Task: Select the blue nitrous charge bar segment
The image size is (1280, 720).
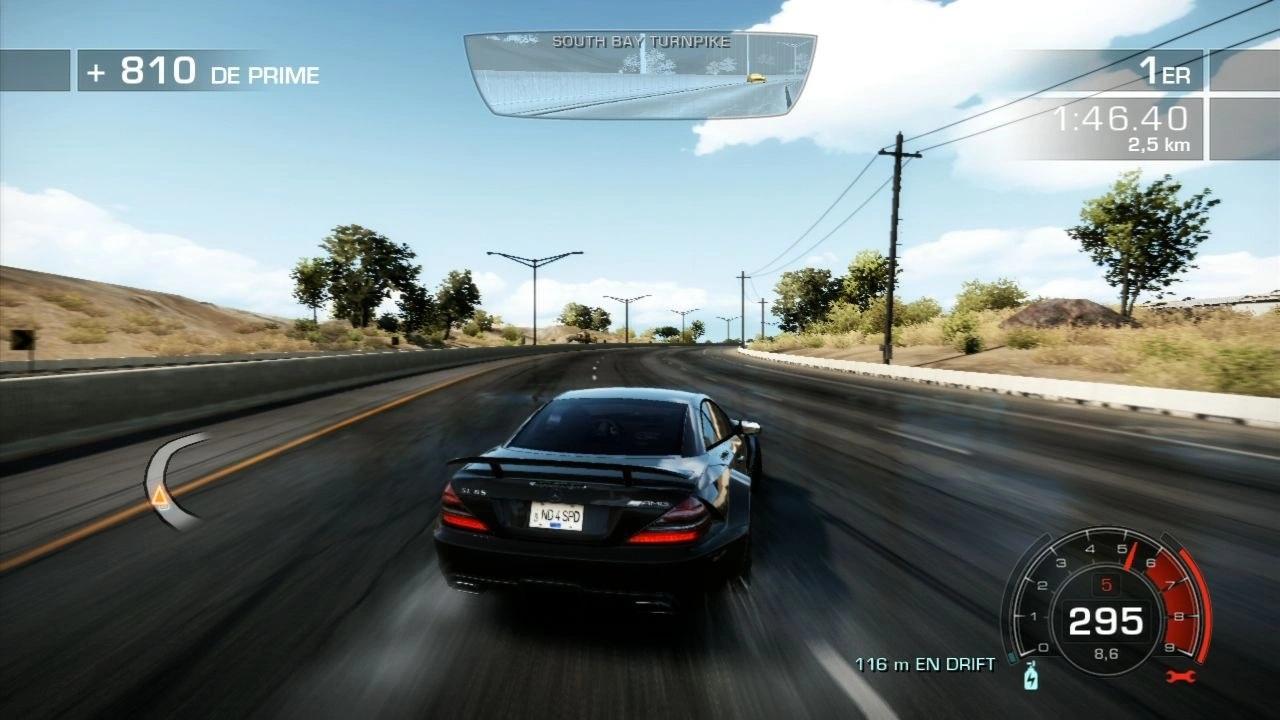Action: click(1013, 657)
